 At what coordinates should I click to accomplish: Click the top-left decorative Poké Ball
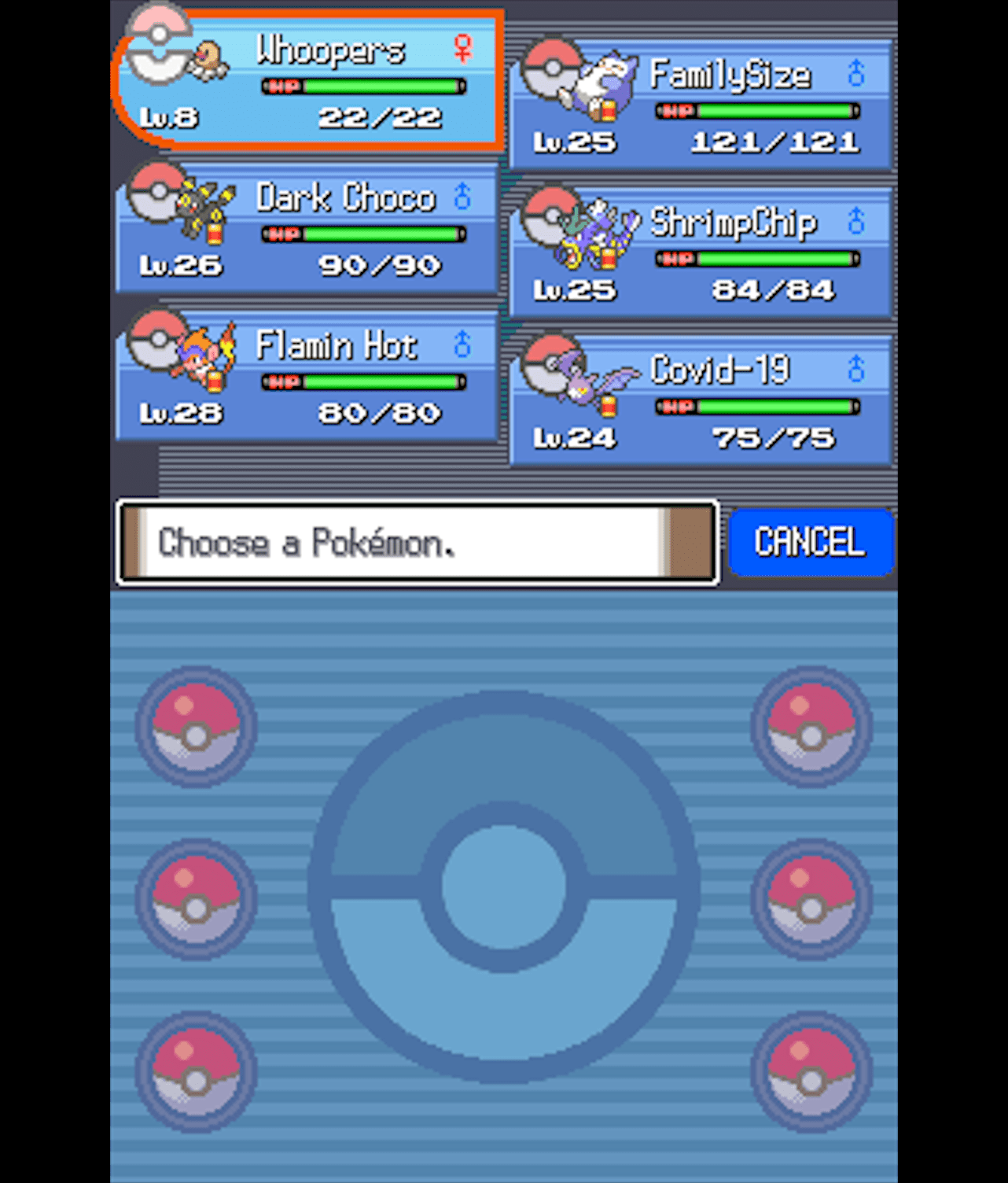point(194,732)
